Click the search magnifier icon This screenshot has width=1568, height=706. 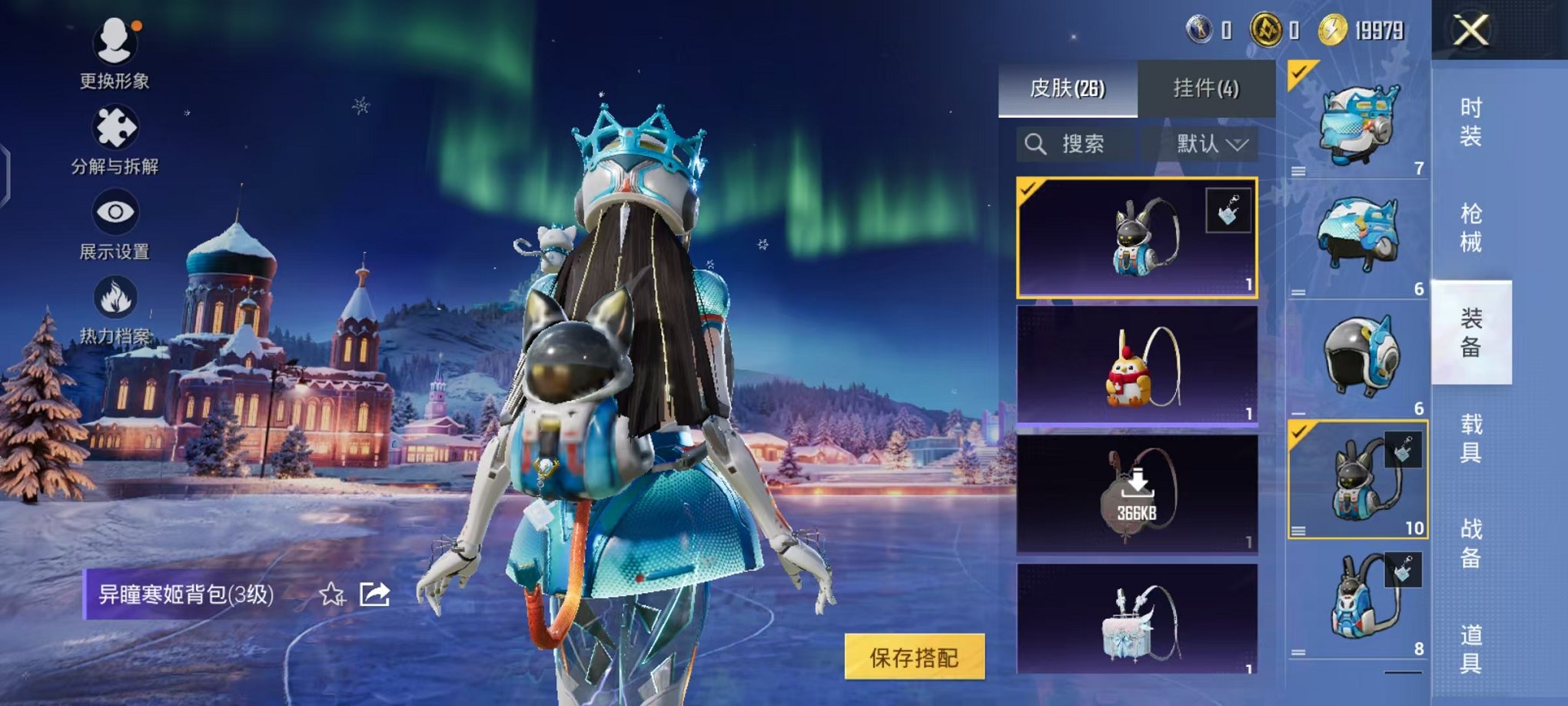(x=1036, y=145)
